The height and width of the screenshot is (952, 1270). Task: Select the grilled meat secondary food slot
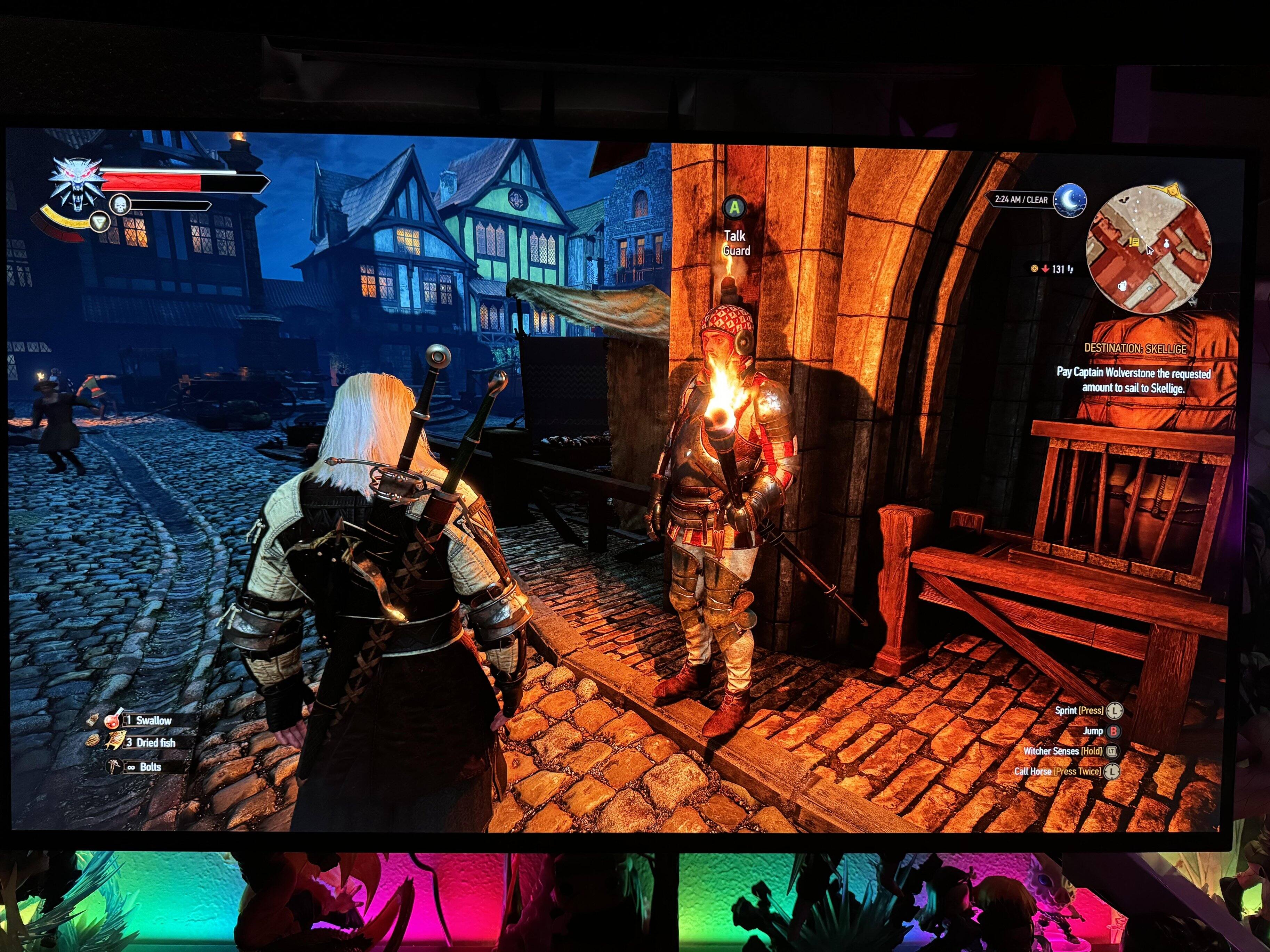[x=93, y=741]
